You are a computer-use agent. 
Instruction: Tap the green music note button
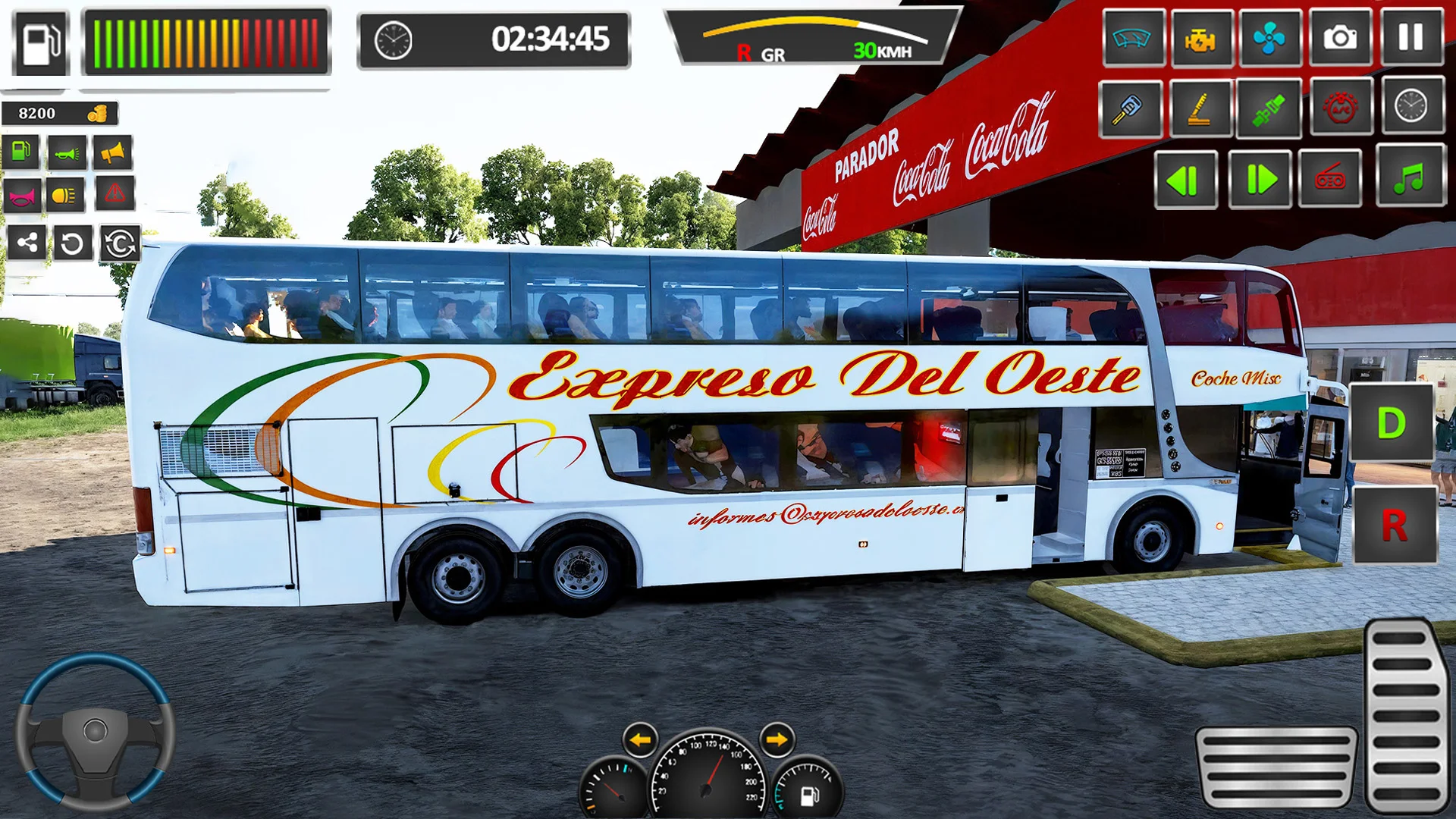tap(1409, 180)
